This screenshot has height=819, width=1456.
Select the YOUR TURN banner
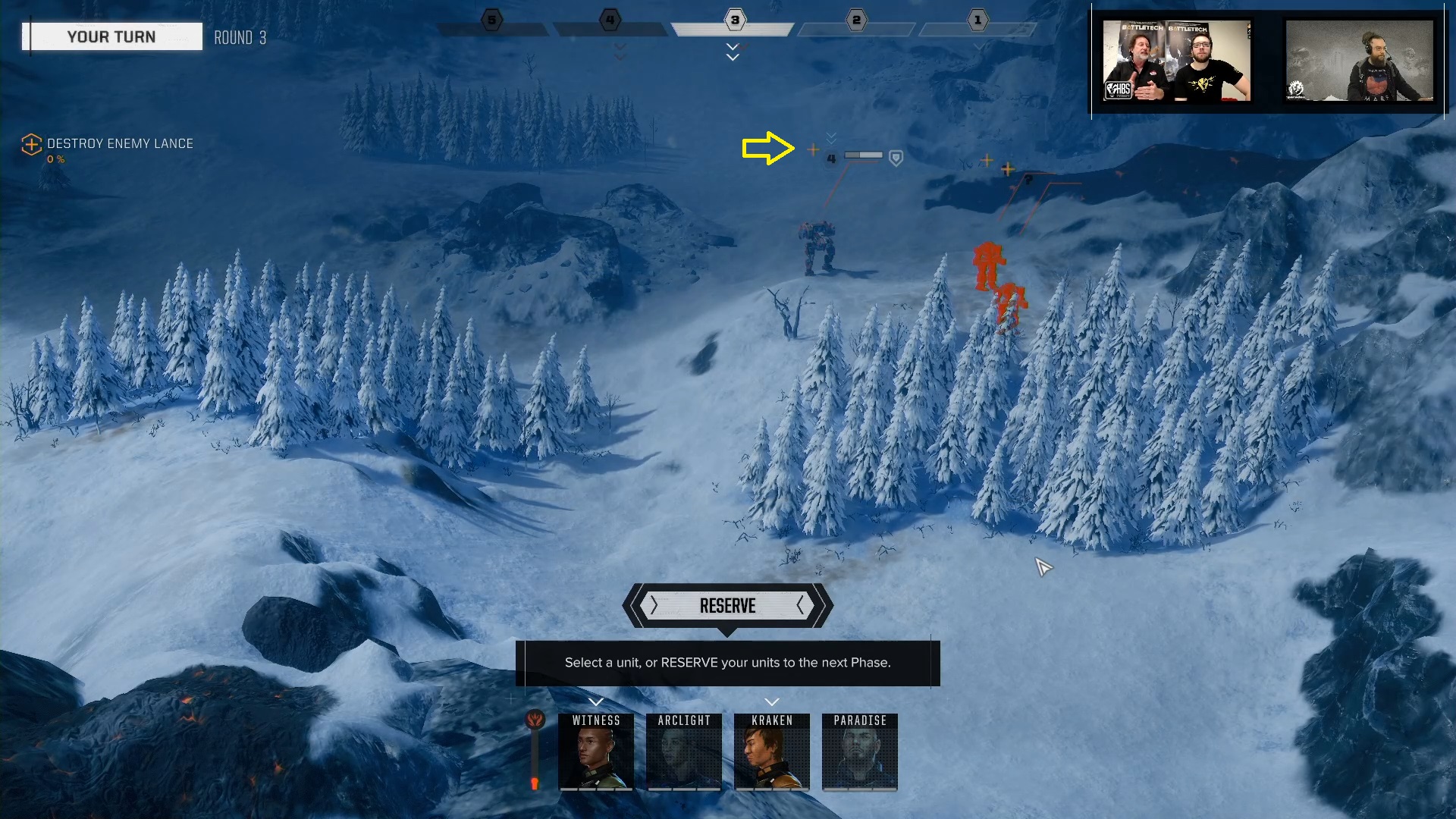tap(111, 36)
